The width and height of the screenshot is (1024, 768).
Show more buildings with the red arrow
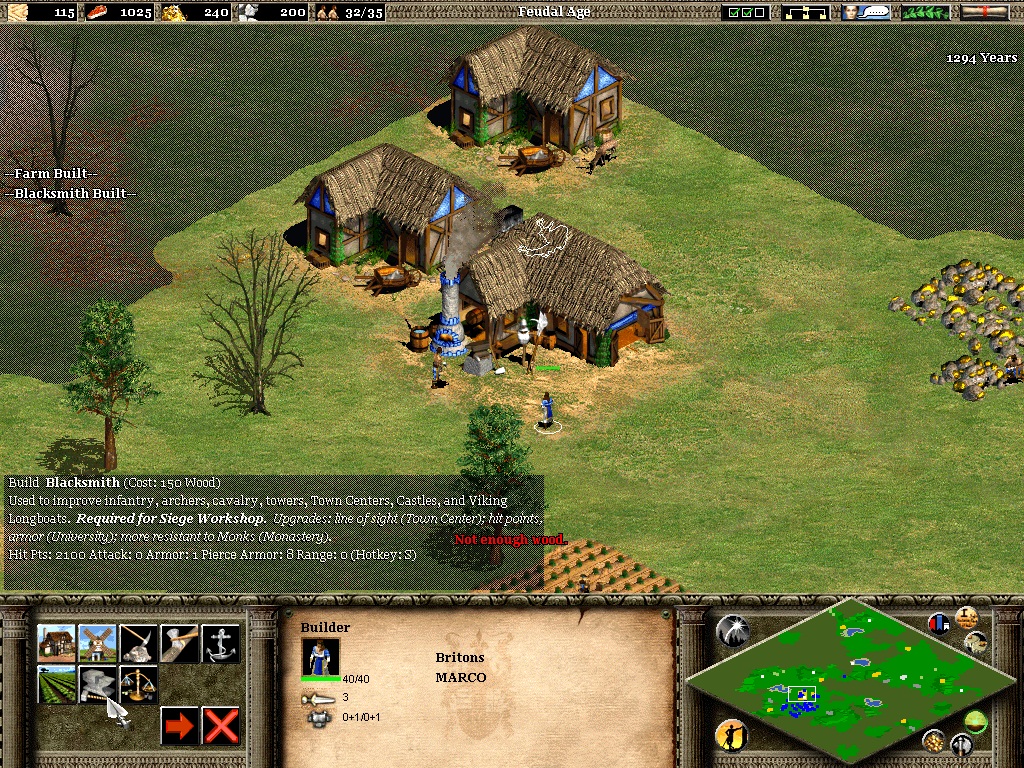click(x=180, y=726)
